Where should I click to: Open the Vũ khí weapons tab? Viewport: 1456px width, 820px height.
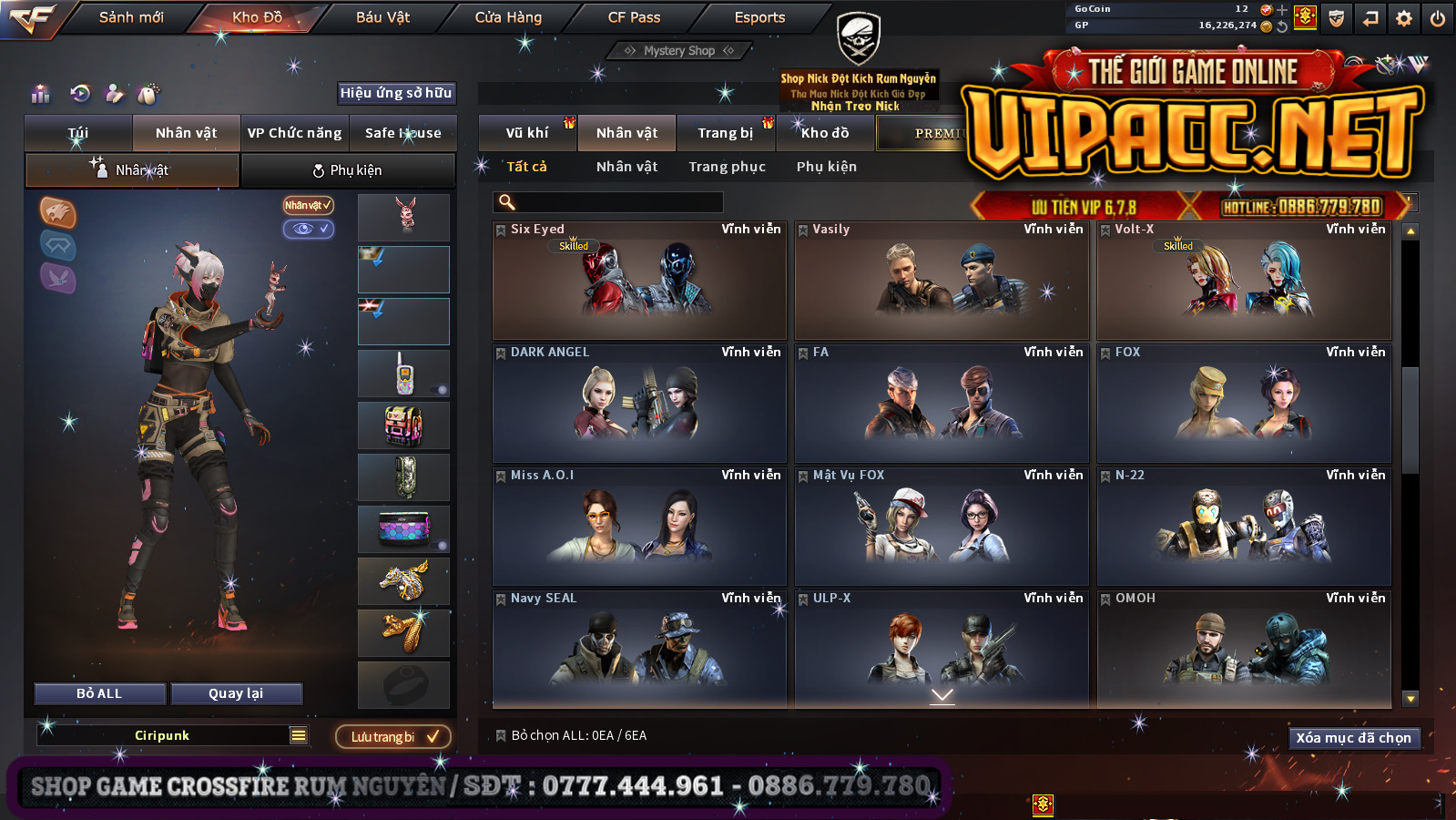tap(527, 133)
